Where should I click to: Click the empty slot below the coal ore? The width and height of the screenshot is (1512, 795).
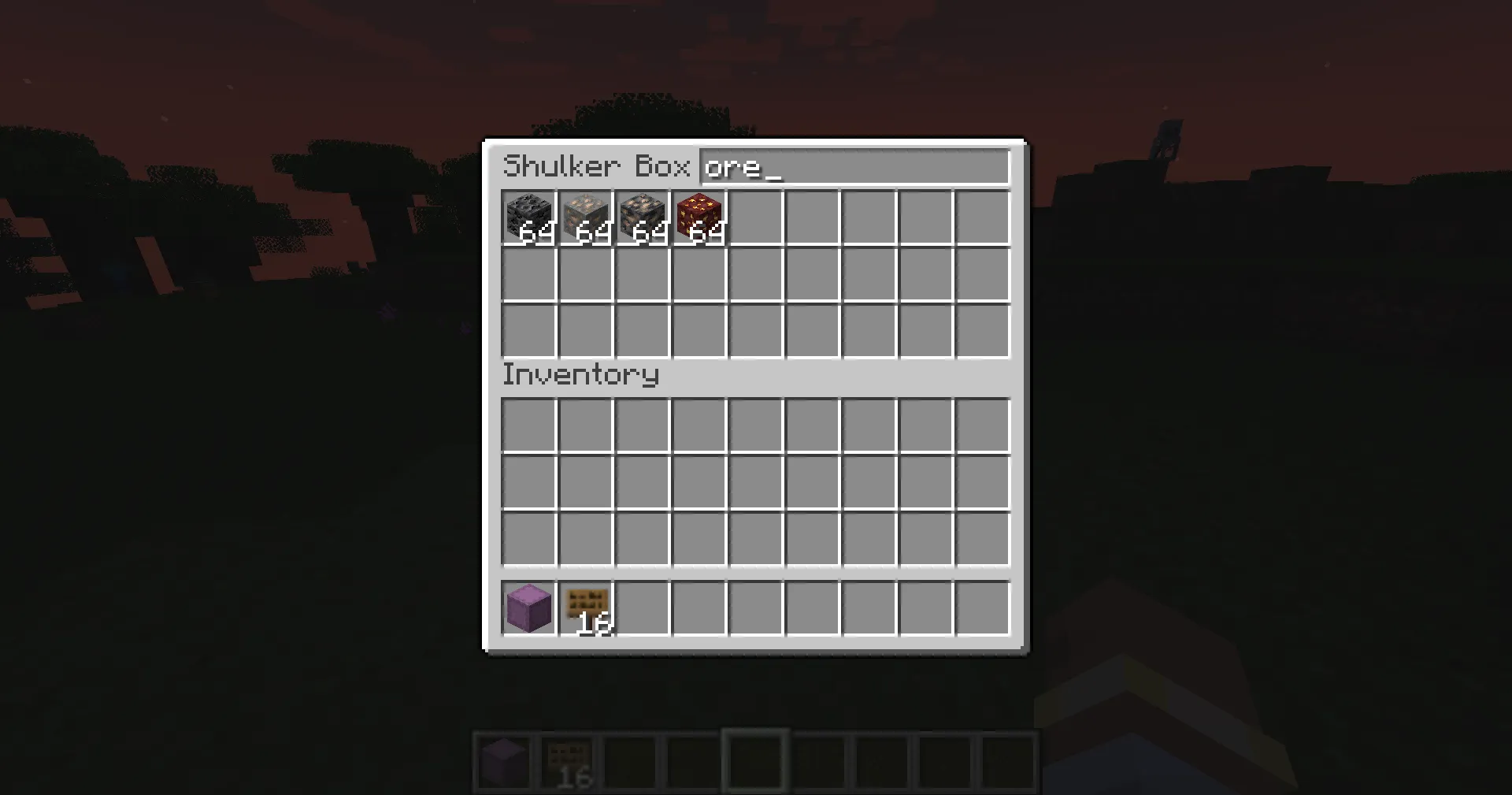[x=529, y=275]
